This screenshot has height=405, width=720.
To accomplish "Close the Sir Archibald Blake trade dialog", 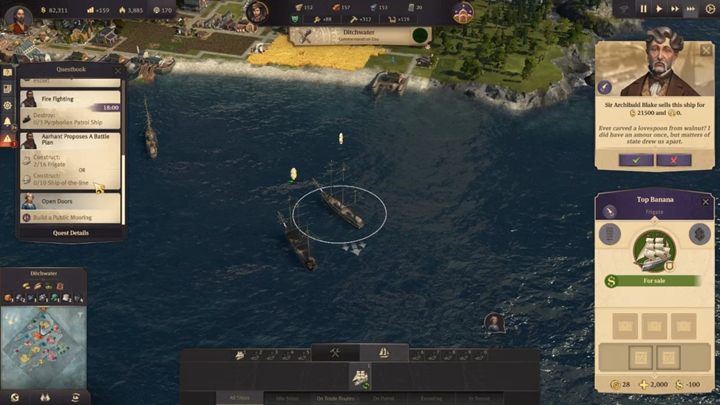I will (708, 48).
